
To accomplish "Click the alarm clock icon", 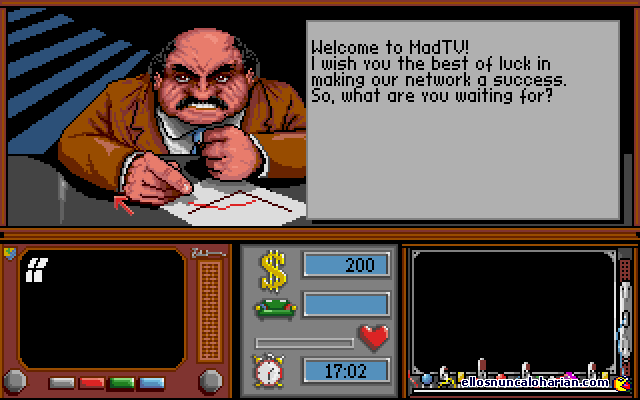I will [x=269, y=371].
